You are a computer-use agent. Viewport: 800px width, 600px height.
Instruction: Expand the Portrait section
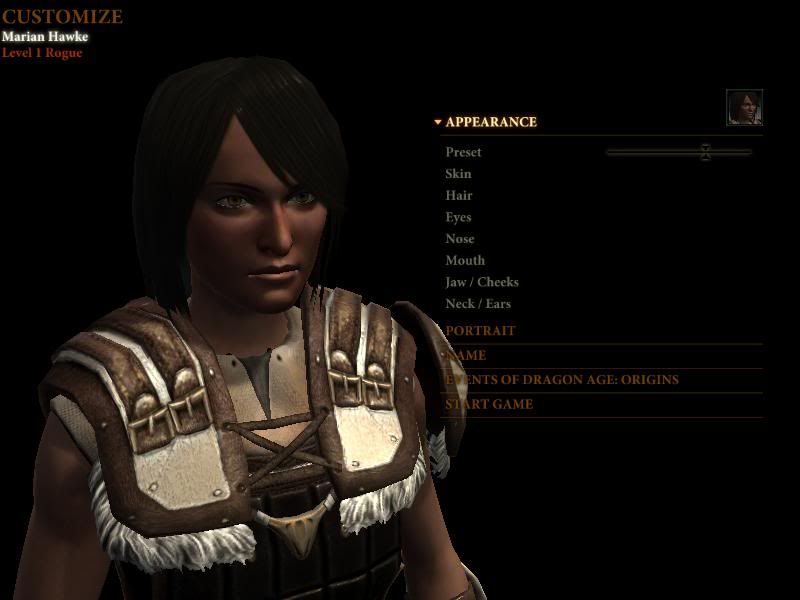[481, 331]
